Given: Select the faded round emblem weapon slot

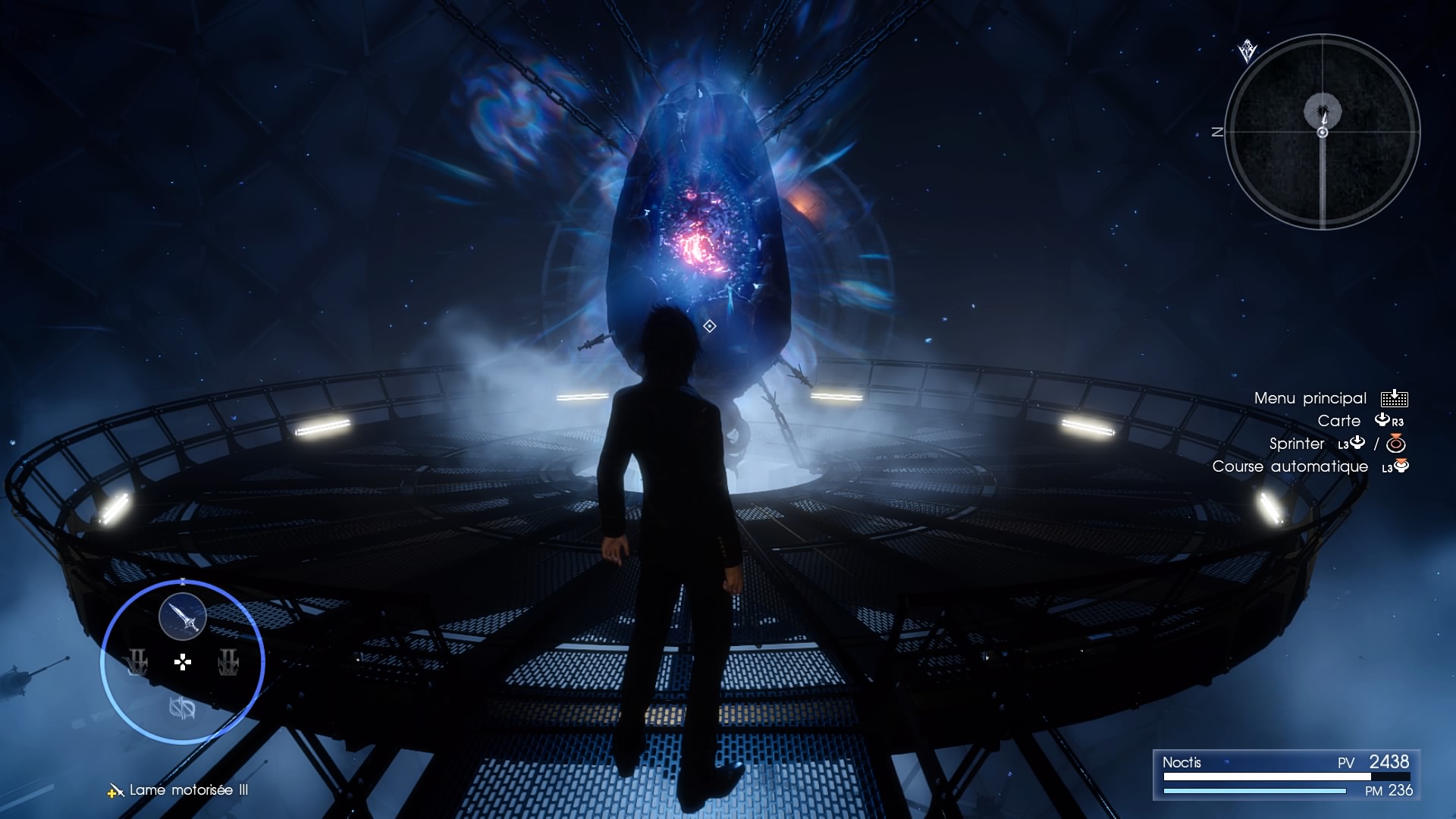Looking at the screenshot, I should click(x=182, y=708).
